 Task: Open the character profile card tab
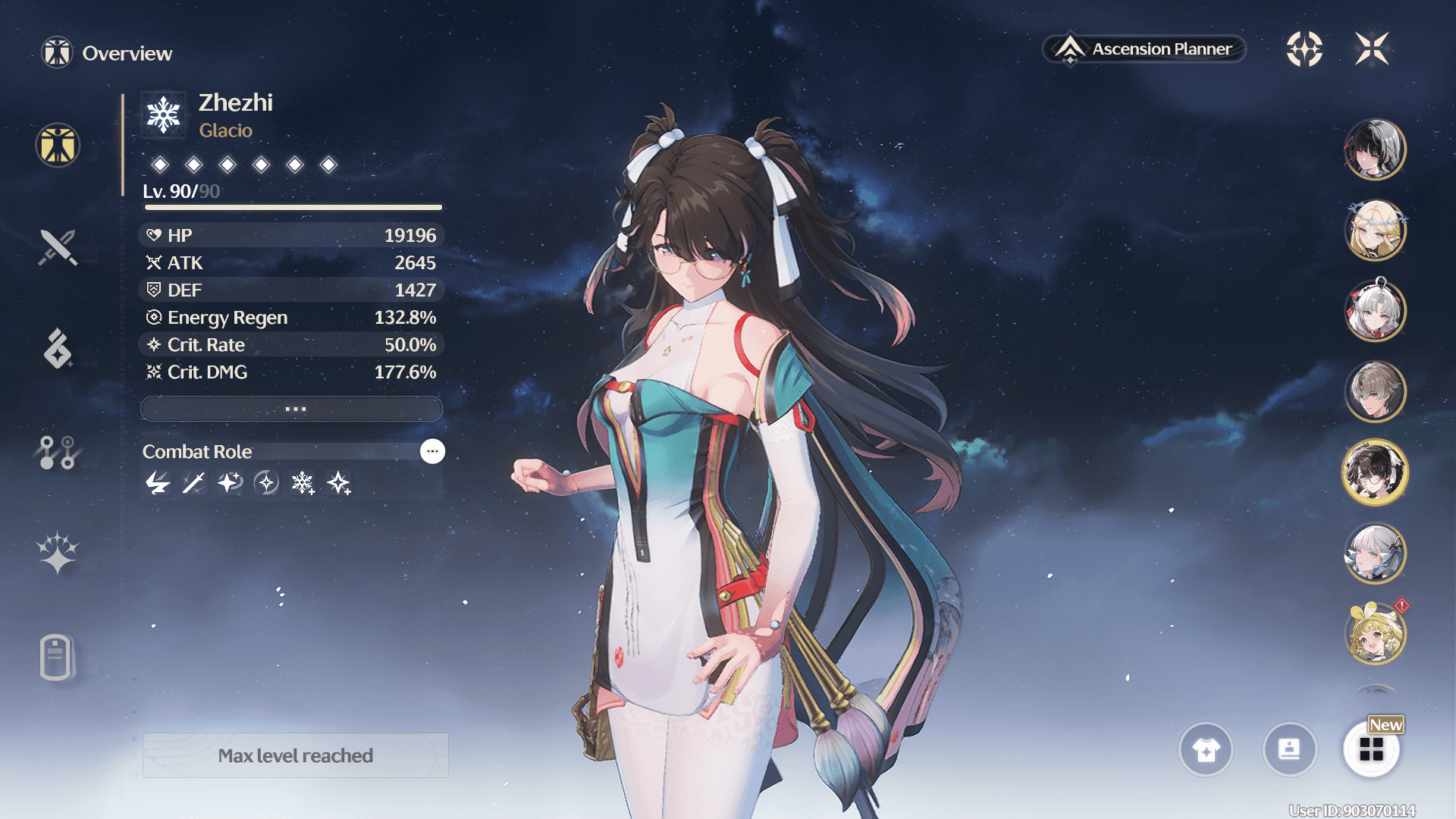pos(56,657)
